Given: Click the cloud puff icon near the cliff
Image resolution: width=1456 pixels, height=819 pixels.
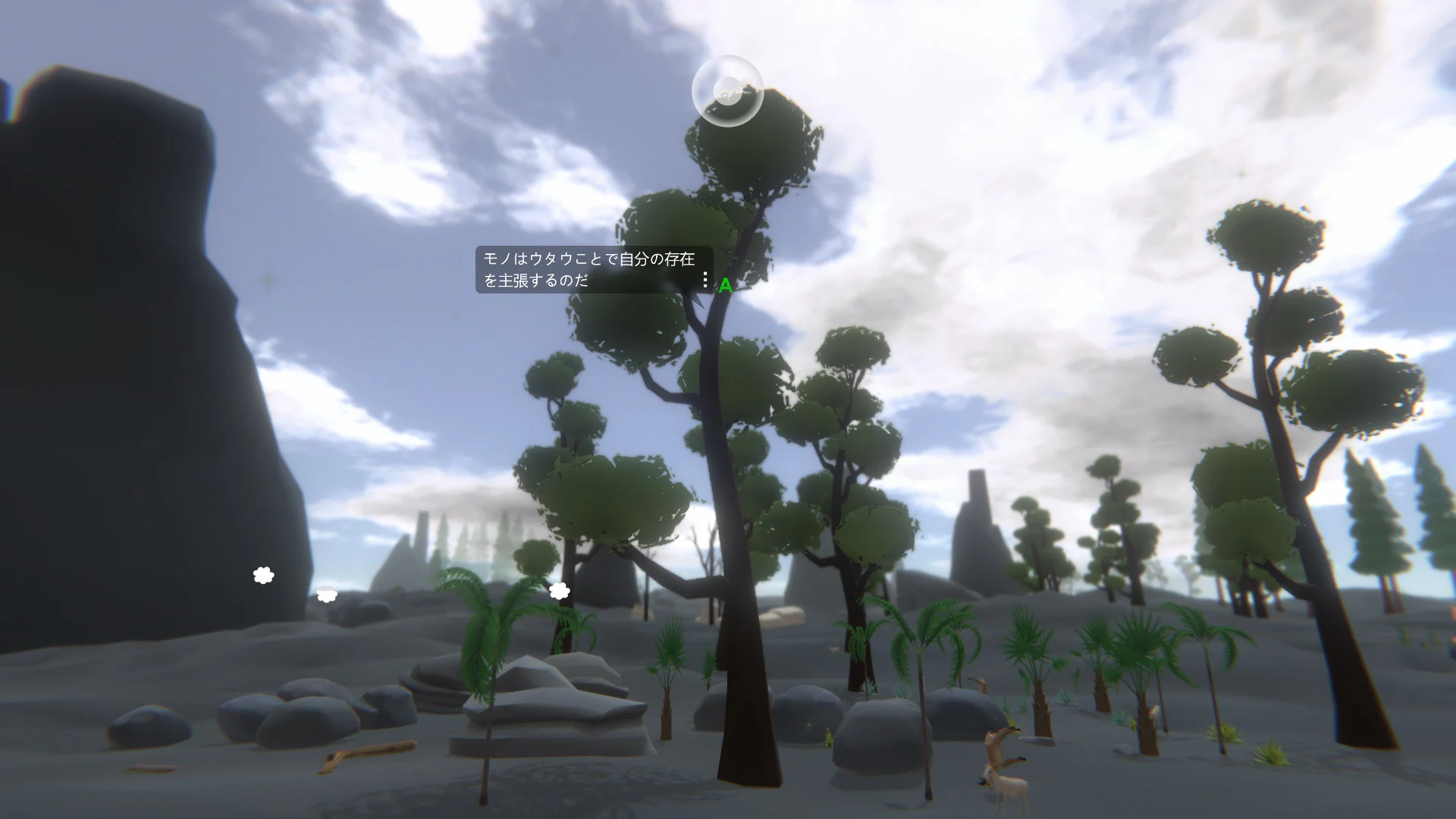Looking at the screenshot, I should tap(262, 576).
